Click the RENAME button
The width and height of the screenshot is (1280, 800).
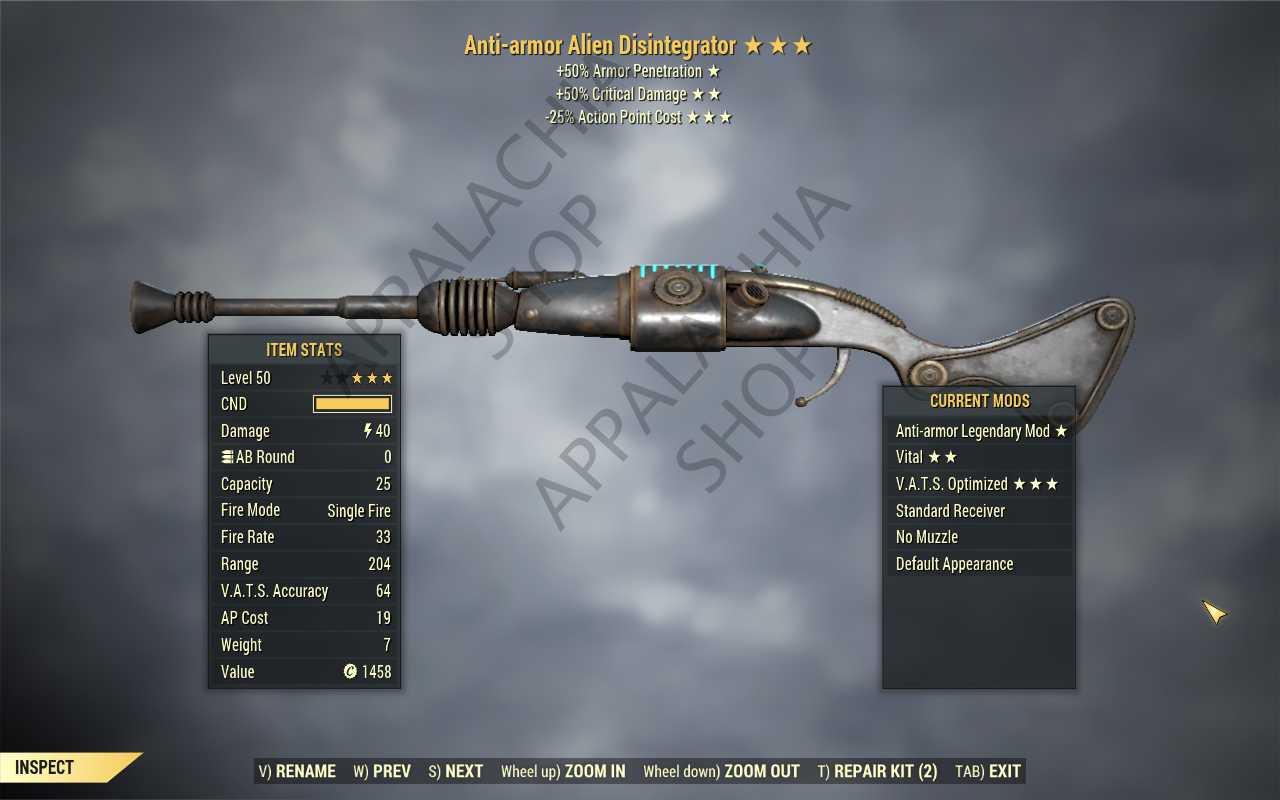[x=297, y=771]
